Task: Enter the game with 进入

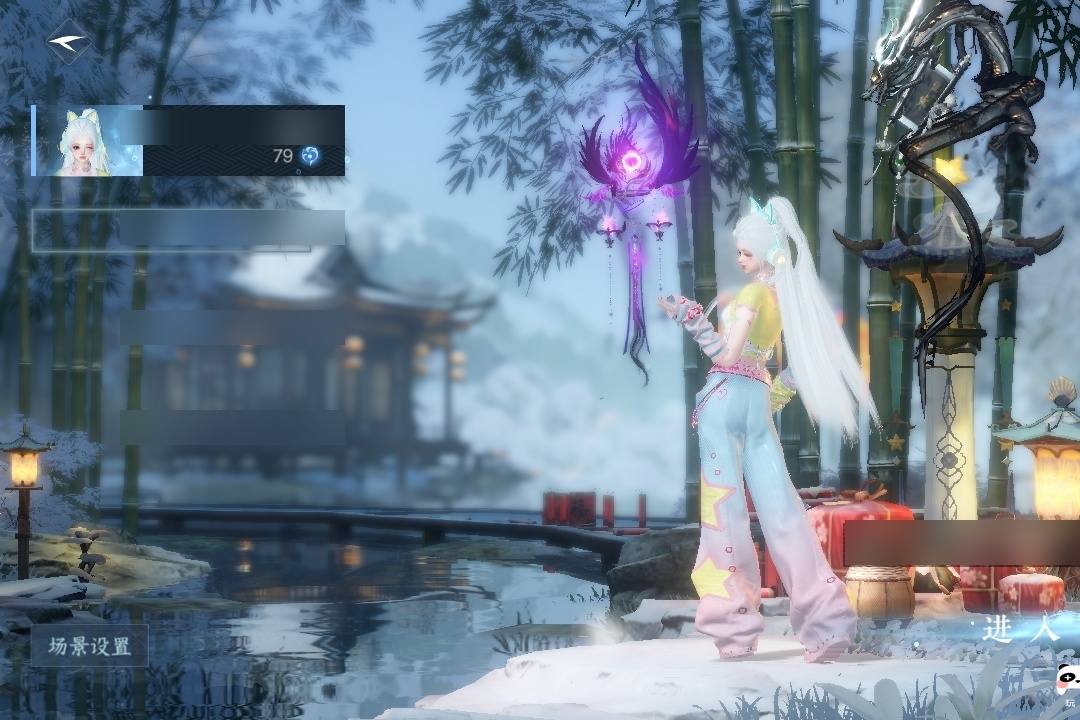Action: tap(1020, 629)
